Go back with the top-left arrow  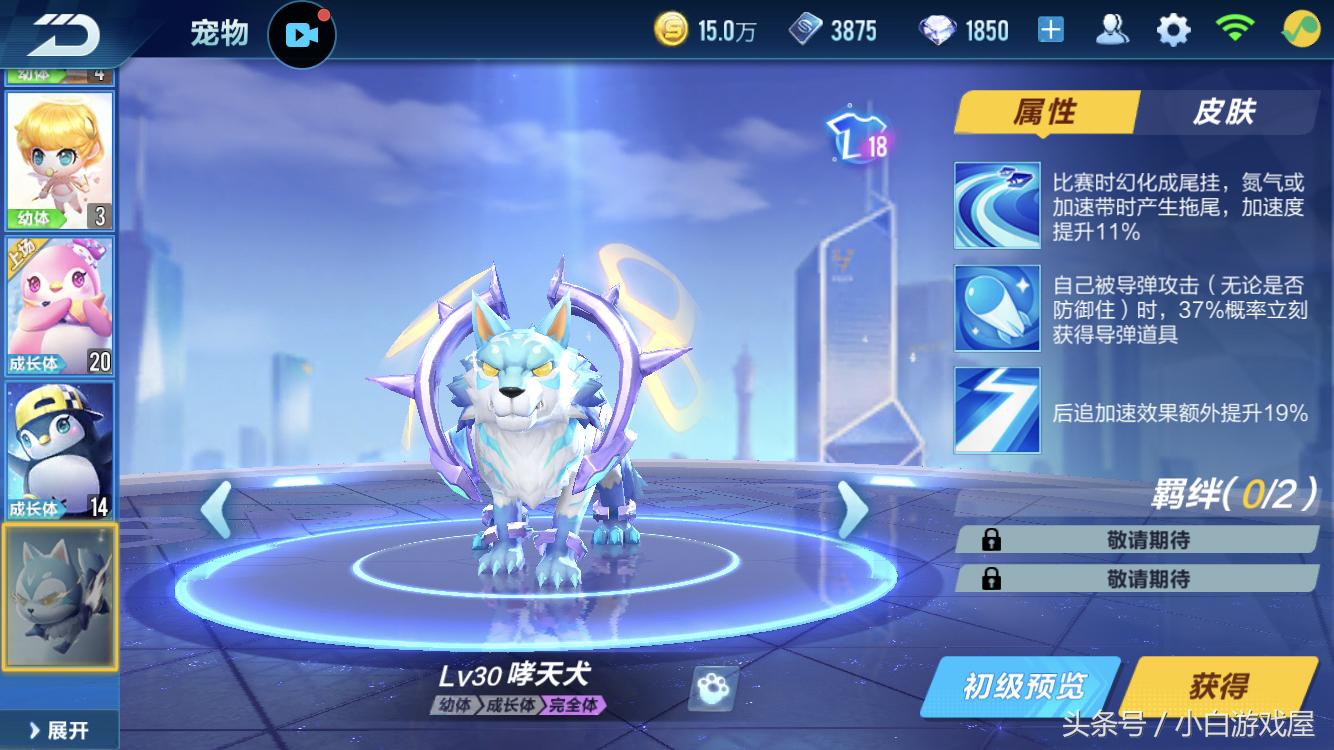pyautogui.click(x=62, y=33)
